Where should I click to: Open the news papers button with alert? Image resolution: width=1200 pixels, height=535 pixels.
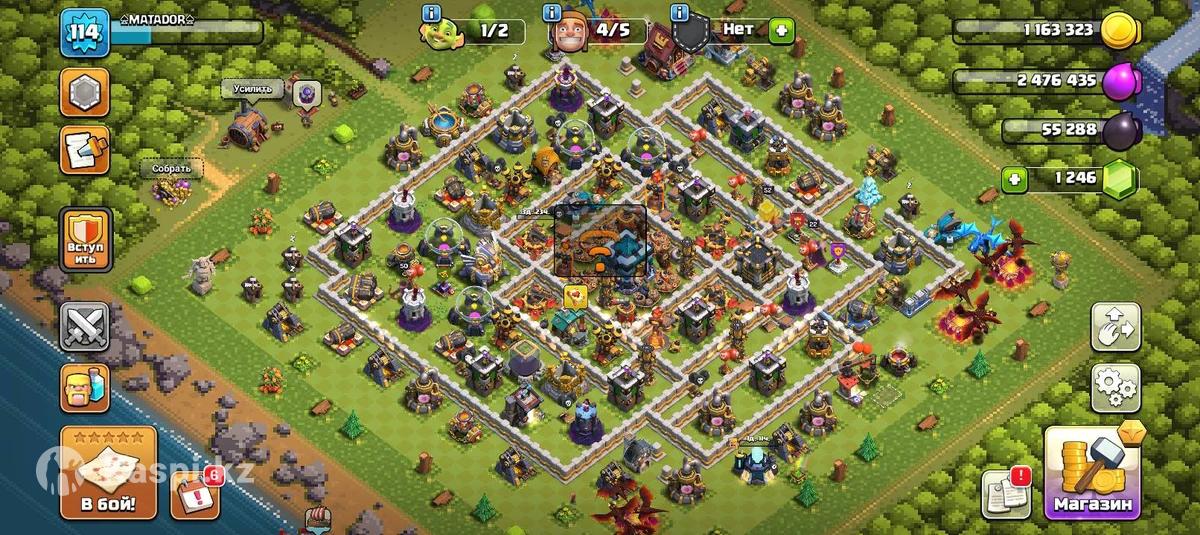pyautogui.click(x=1006, y=492)
